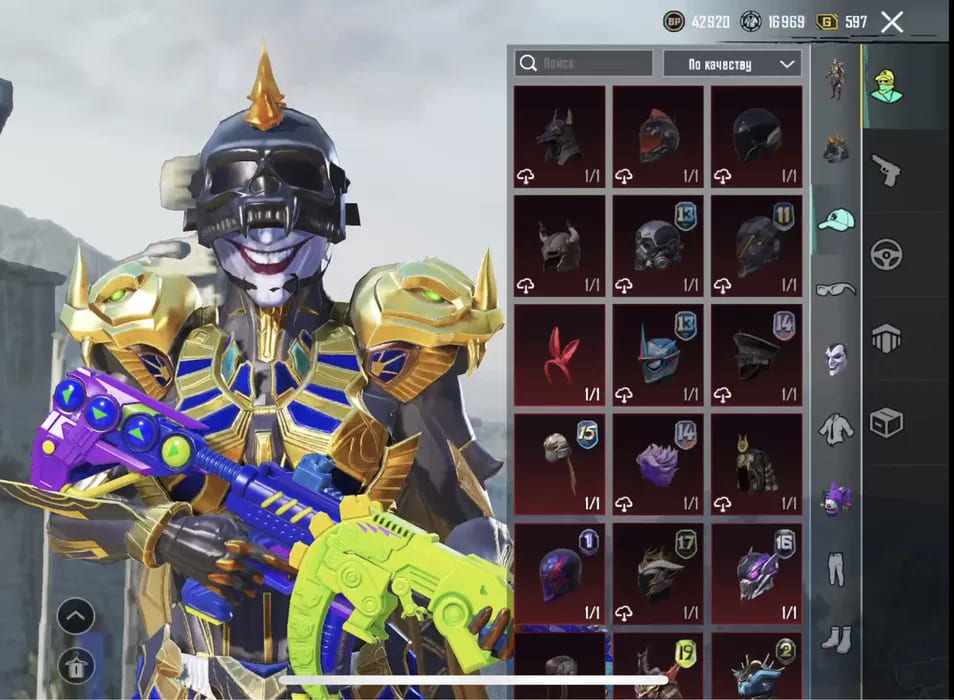Screen dimensions: 954x700
Task: Open the boots category
Action: [x=835, y=636]
